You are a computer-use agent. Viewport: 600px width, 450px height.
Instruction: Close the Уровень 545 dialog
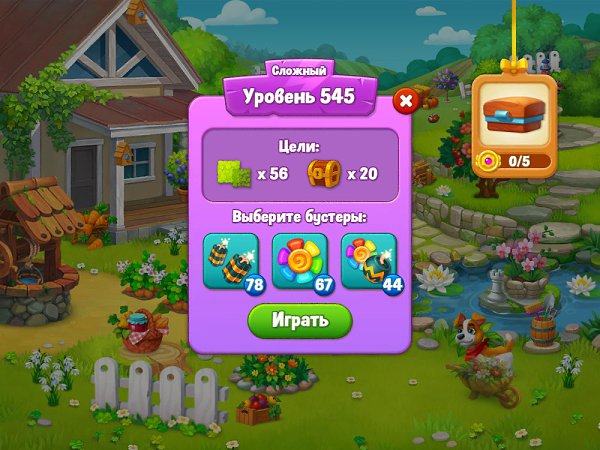405,100
